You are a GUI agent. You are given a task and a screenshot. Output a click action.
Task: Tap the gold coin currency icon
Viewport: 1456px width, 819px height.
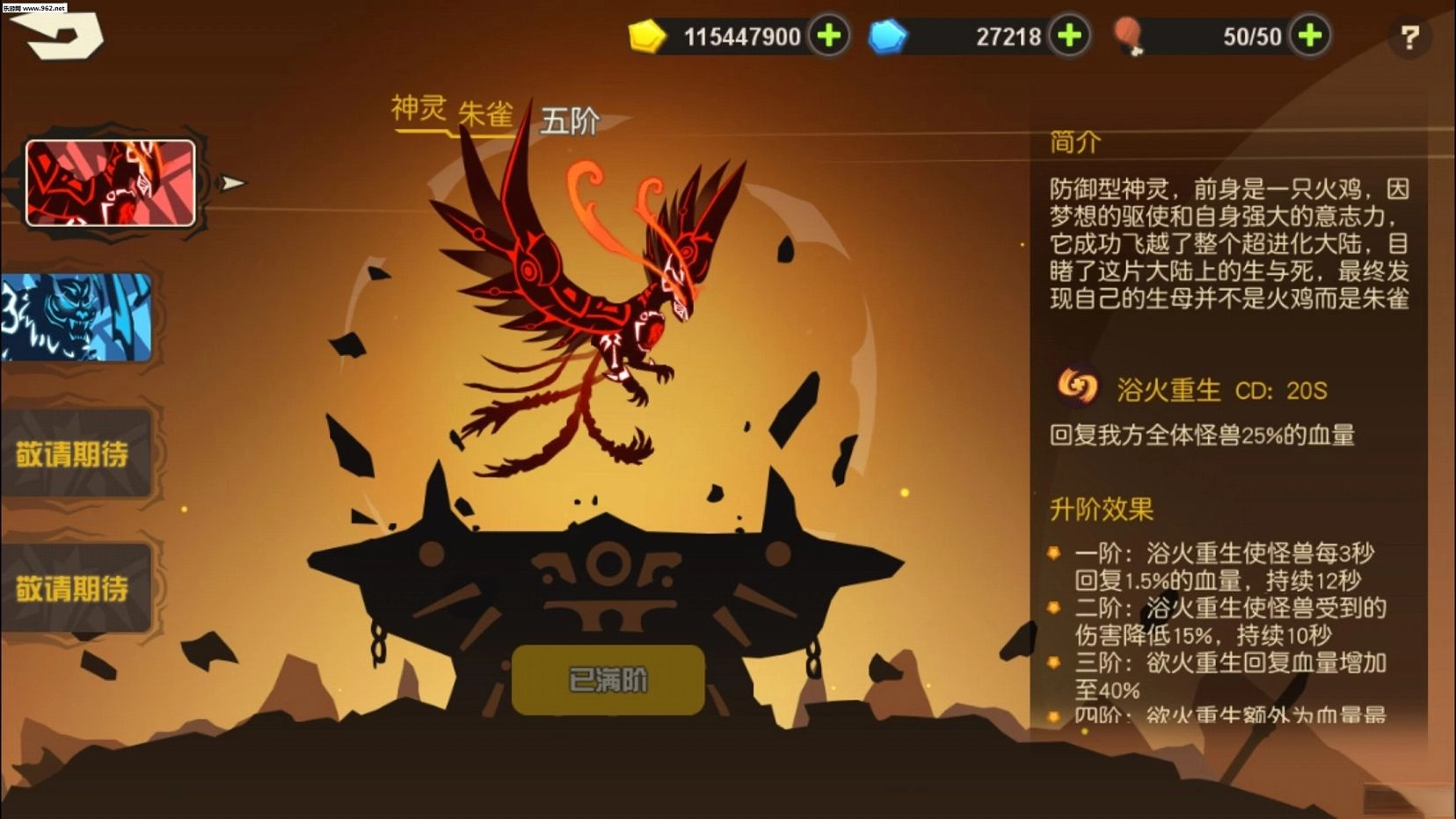point(648,37)
